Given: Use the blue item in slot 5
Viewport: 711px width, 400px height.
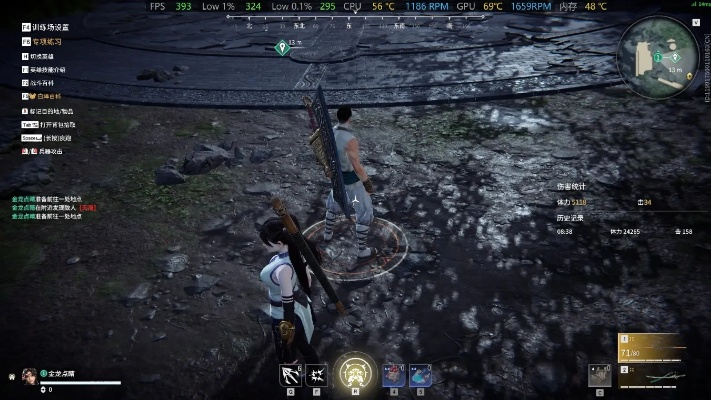Looking at the screenshot, I should (x=420, y=375).
